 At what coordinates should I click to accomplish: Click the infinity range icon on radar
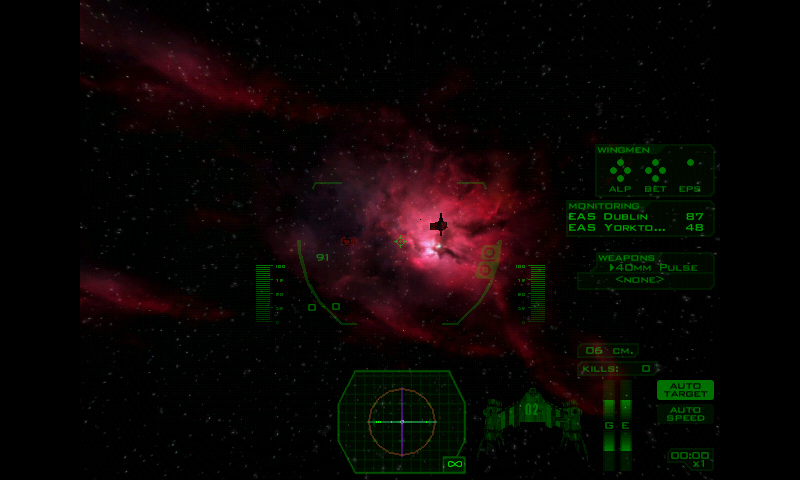point(454,464)
